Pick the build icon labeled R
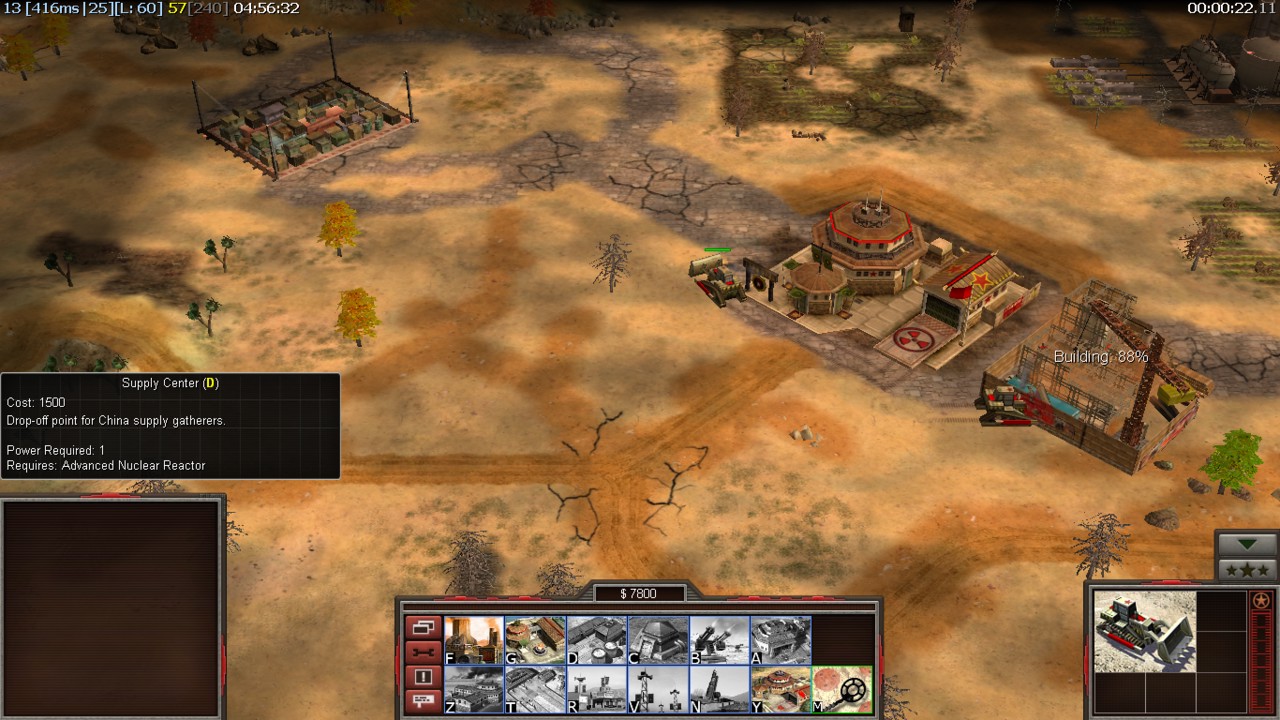Image resolution: width=1280 pixels, height=720 pixels. pos(597,690)
